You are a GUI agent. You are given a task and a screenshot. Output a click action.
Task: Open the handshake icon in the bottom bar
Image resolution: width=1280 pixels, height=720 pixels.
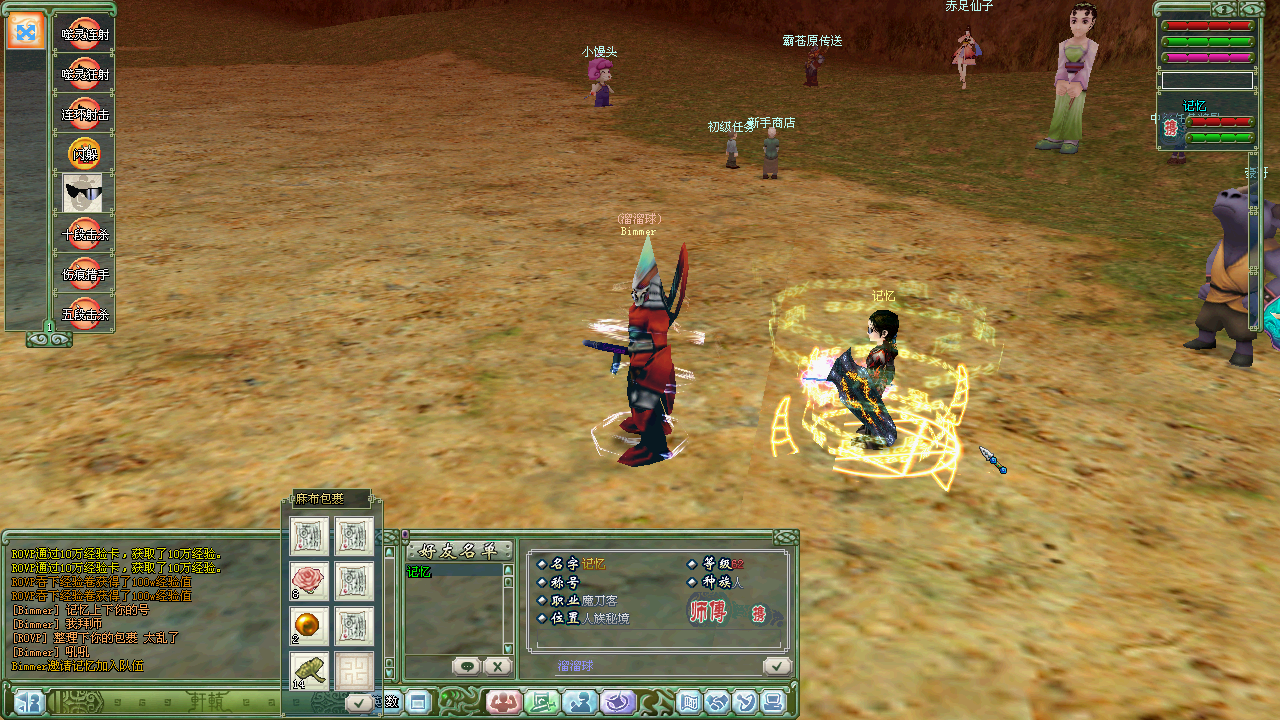tap(717, 702)
